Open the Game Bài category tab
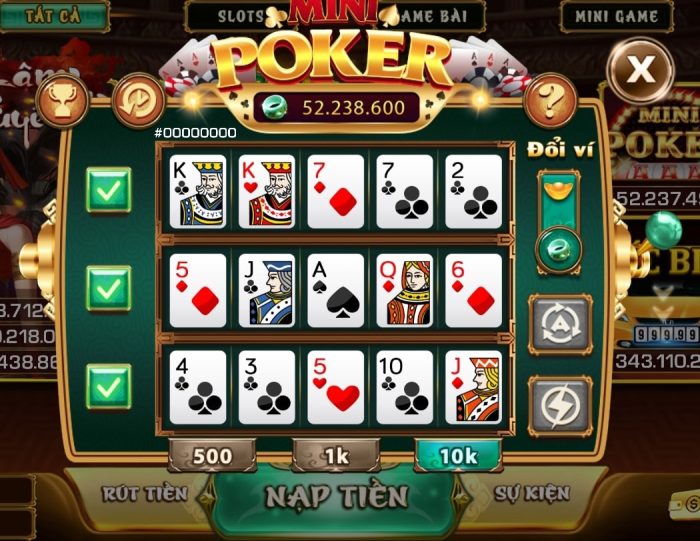The height and width of the screenshot is (541, 700). point(442,16)
